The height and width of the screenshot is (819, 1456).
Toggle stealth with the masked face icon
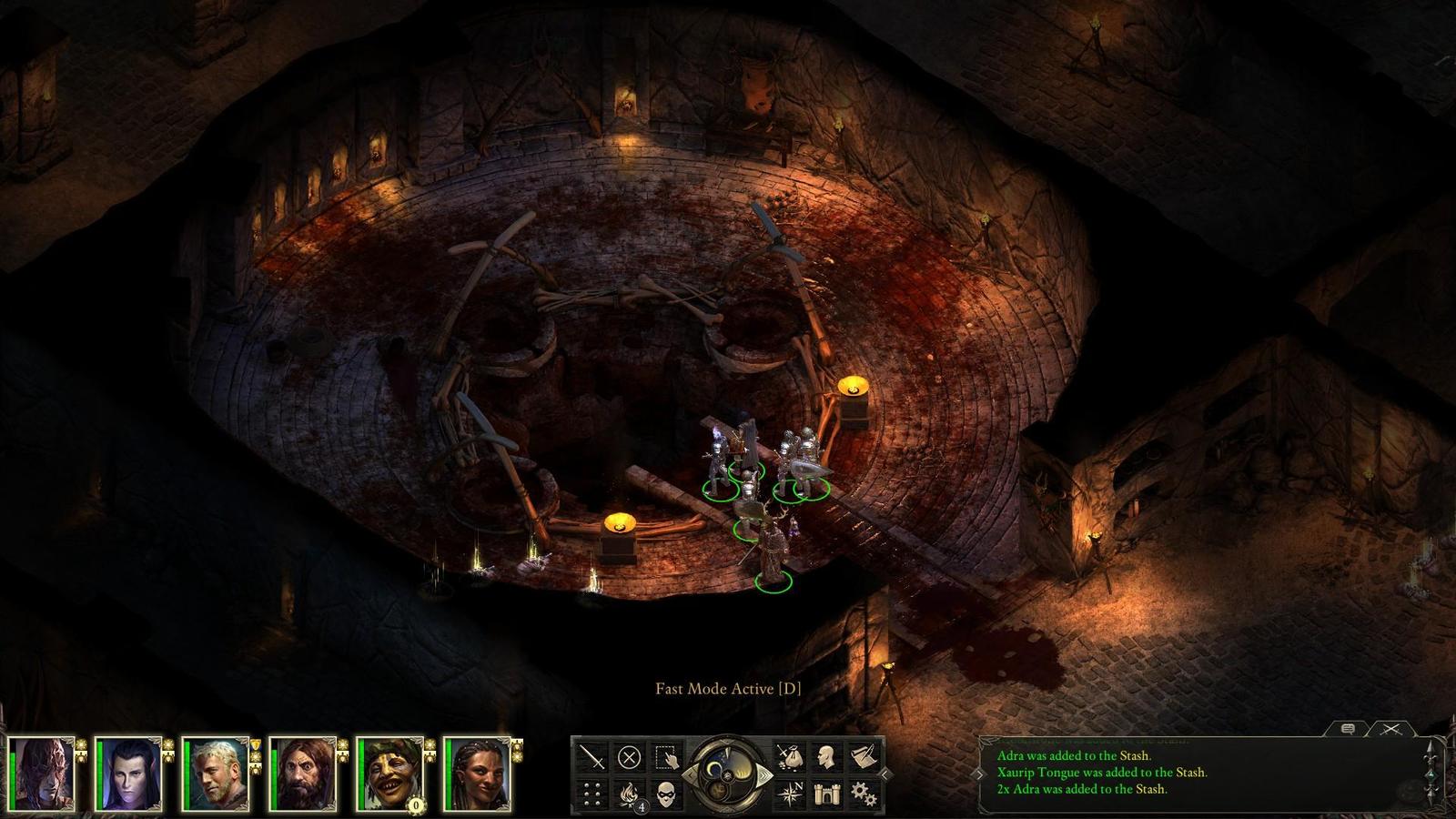(666, 794)
